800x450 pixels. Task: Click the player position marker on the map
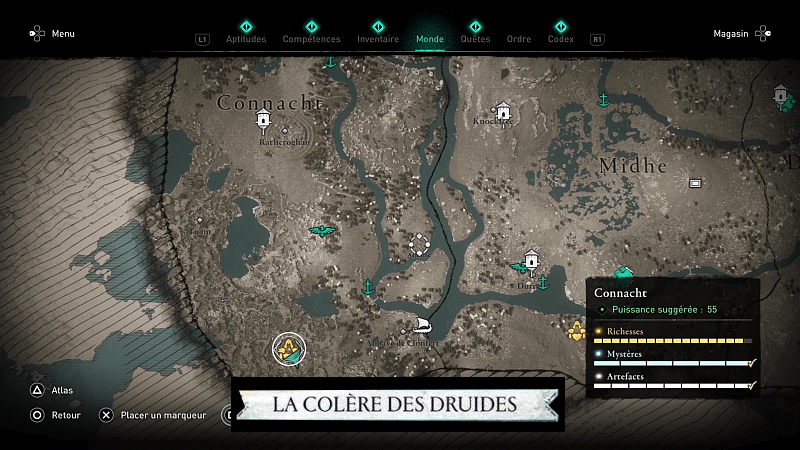290,349
